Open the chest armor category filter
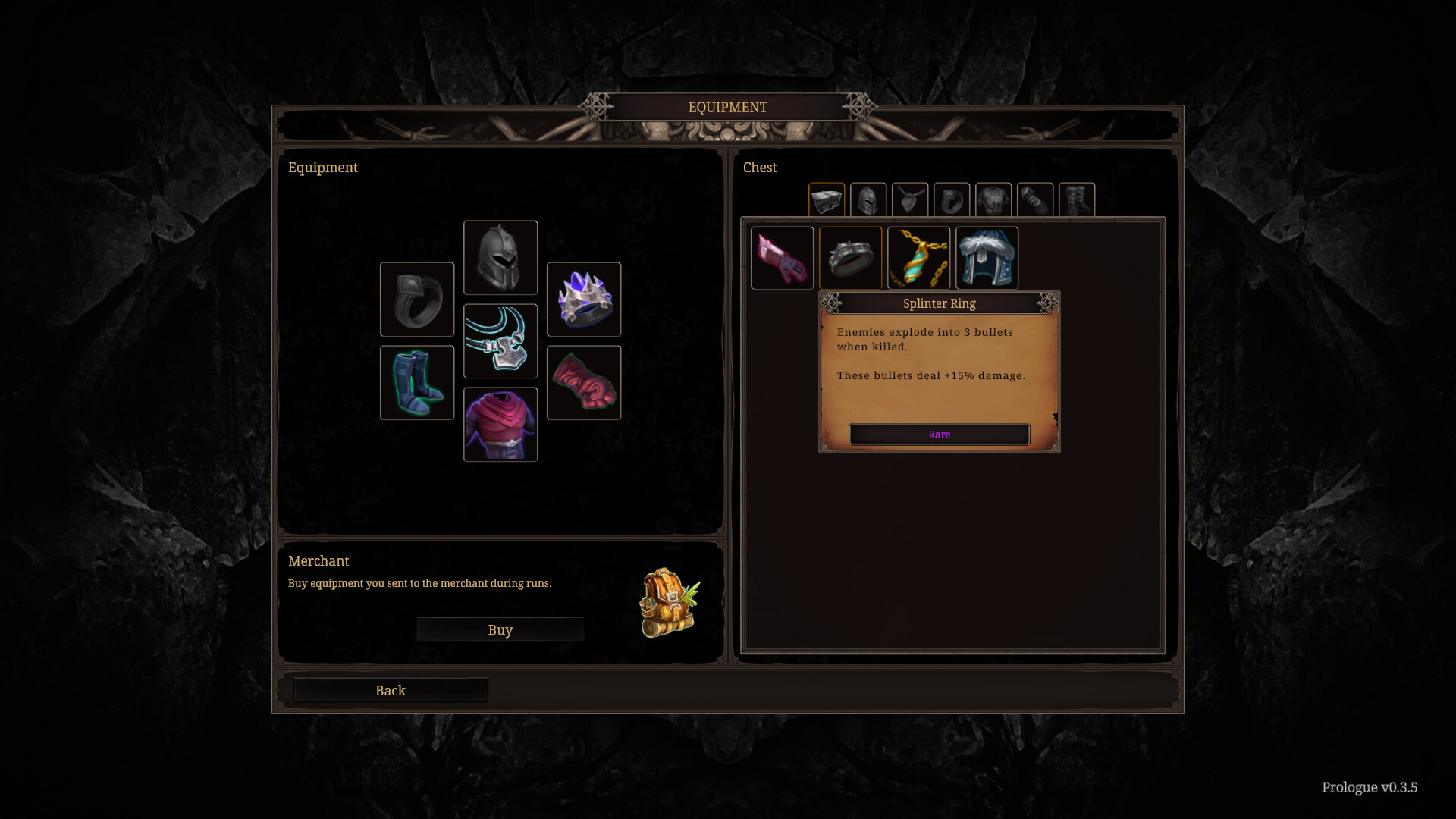 pyautogui.click(x=993, y=199)
